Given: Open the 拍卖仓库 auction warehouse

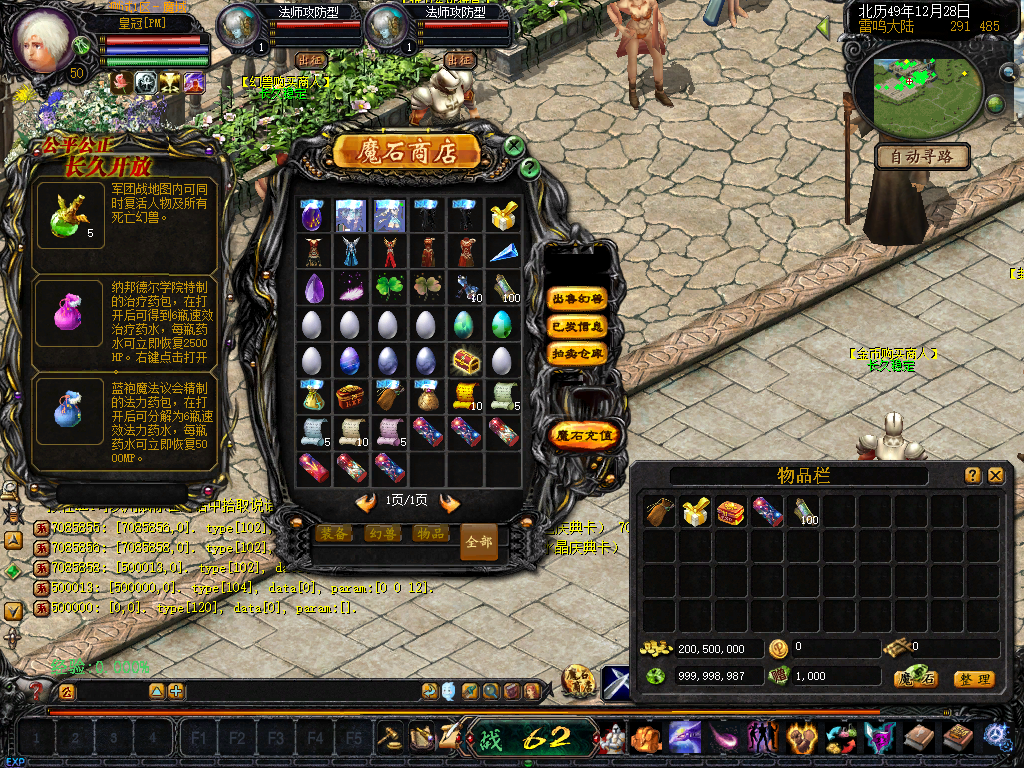Looking at the screenshot, I should point(578,353).
